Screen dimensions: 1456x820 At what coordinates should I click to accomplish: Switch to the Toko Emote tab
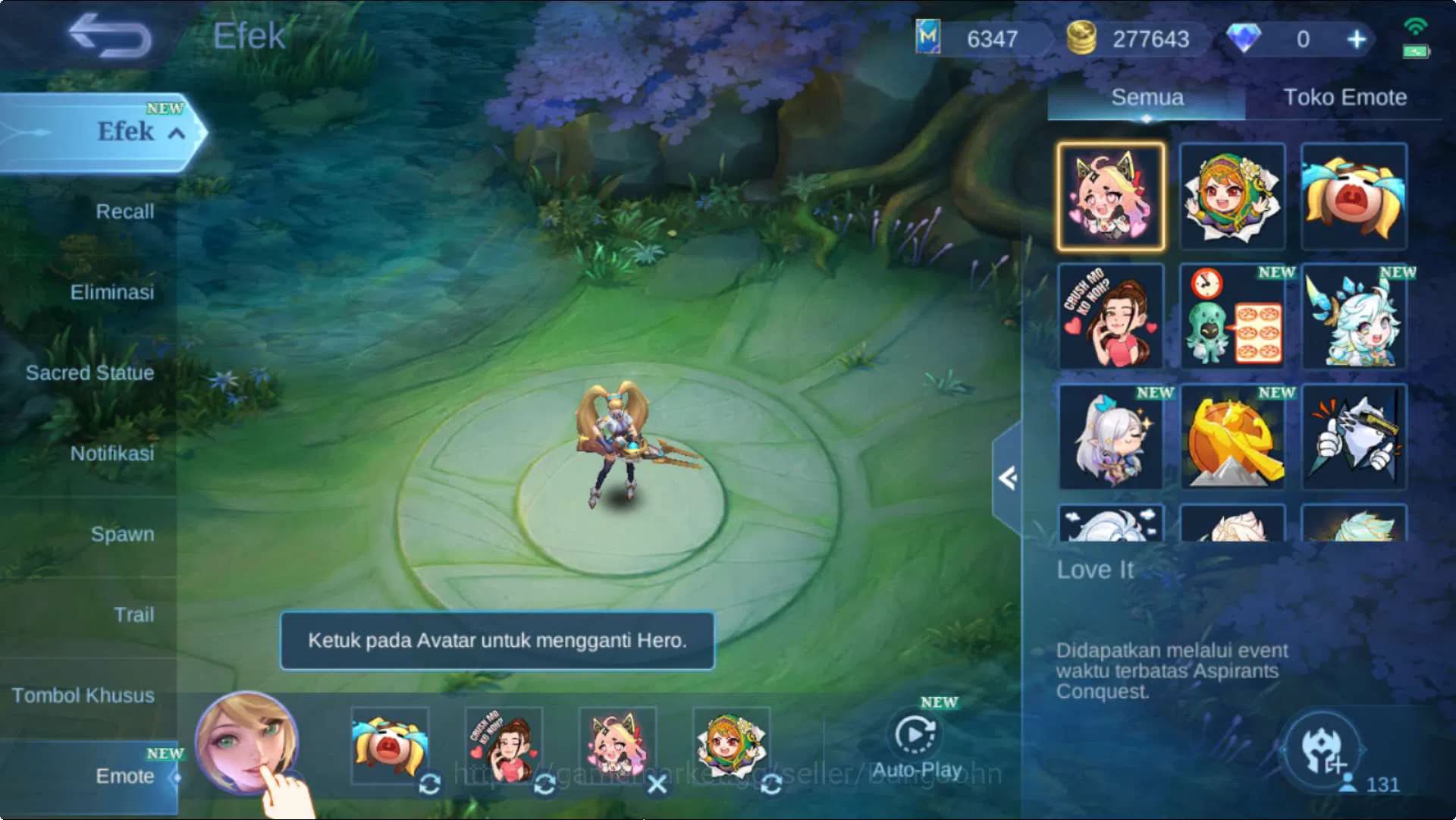[1344, 98]
